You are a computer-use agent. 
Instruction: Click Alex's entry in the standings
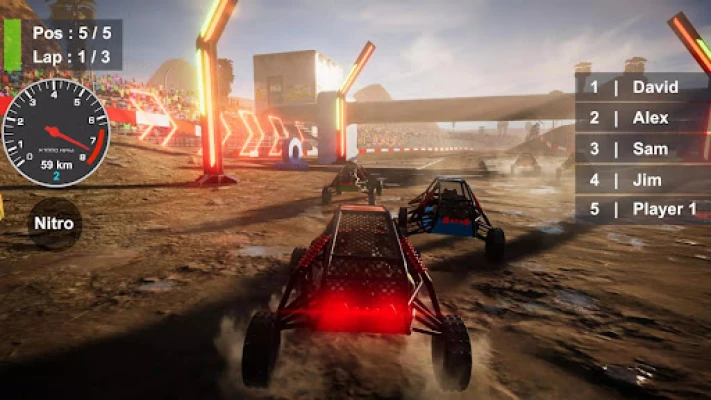tap(640, 118)
